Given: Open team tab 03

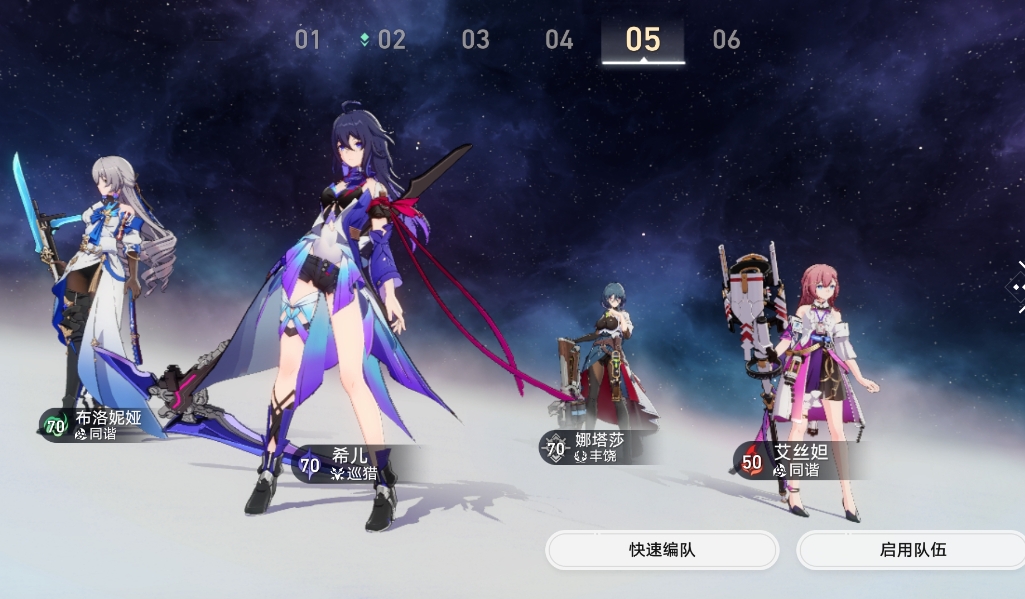Looking at the screenshot, I should pyautogui.click(x=475, y=40).
